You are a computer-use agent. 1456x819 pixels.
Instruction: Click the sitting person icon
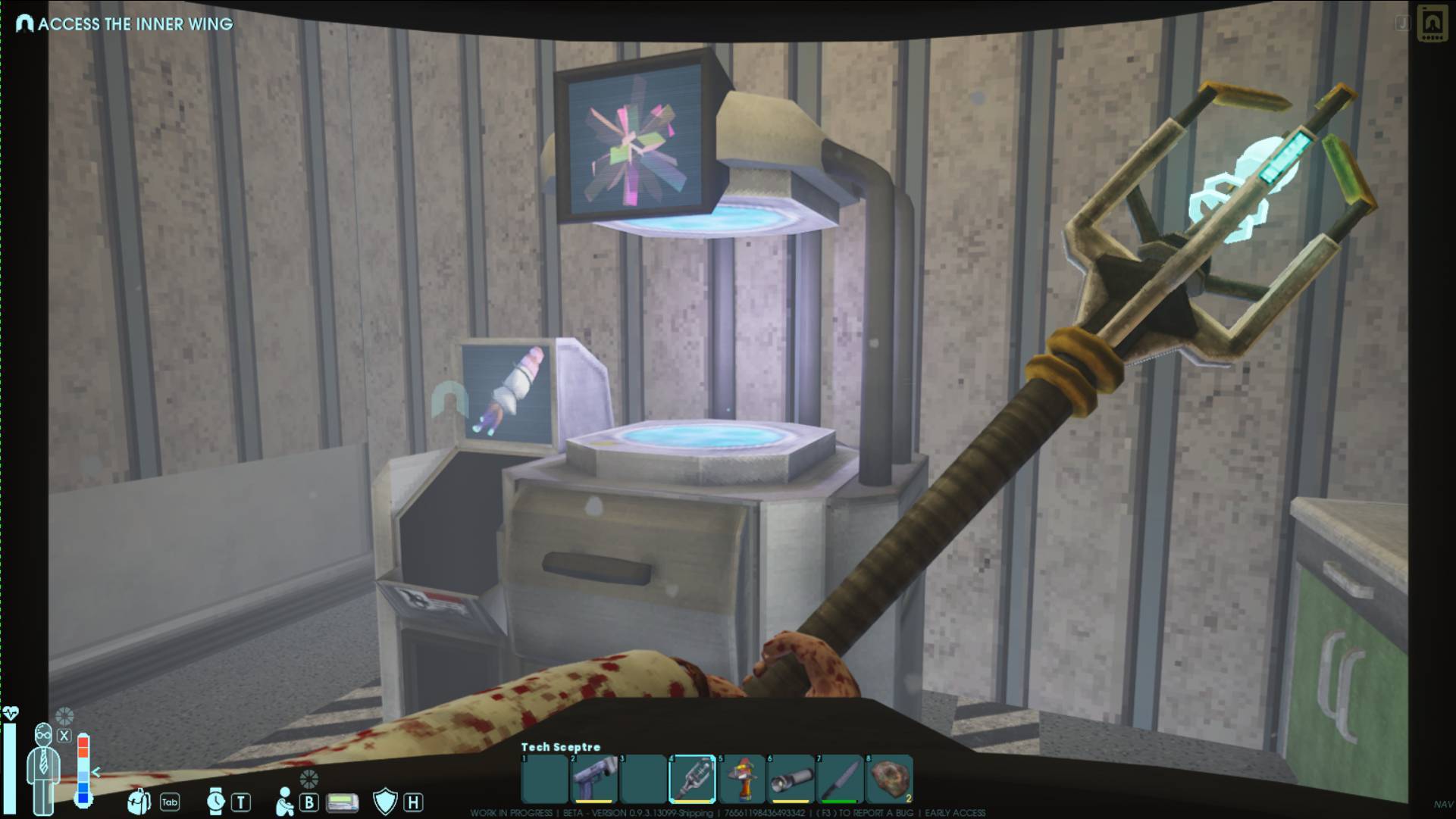[285, 802]
